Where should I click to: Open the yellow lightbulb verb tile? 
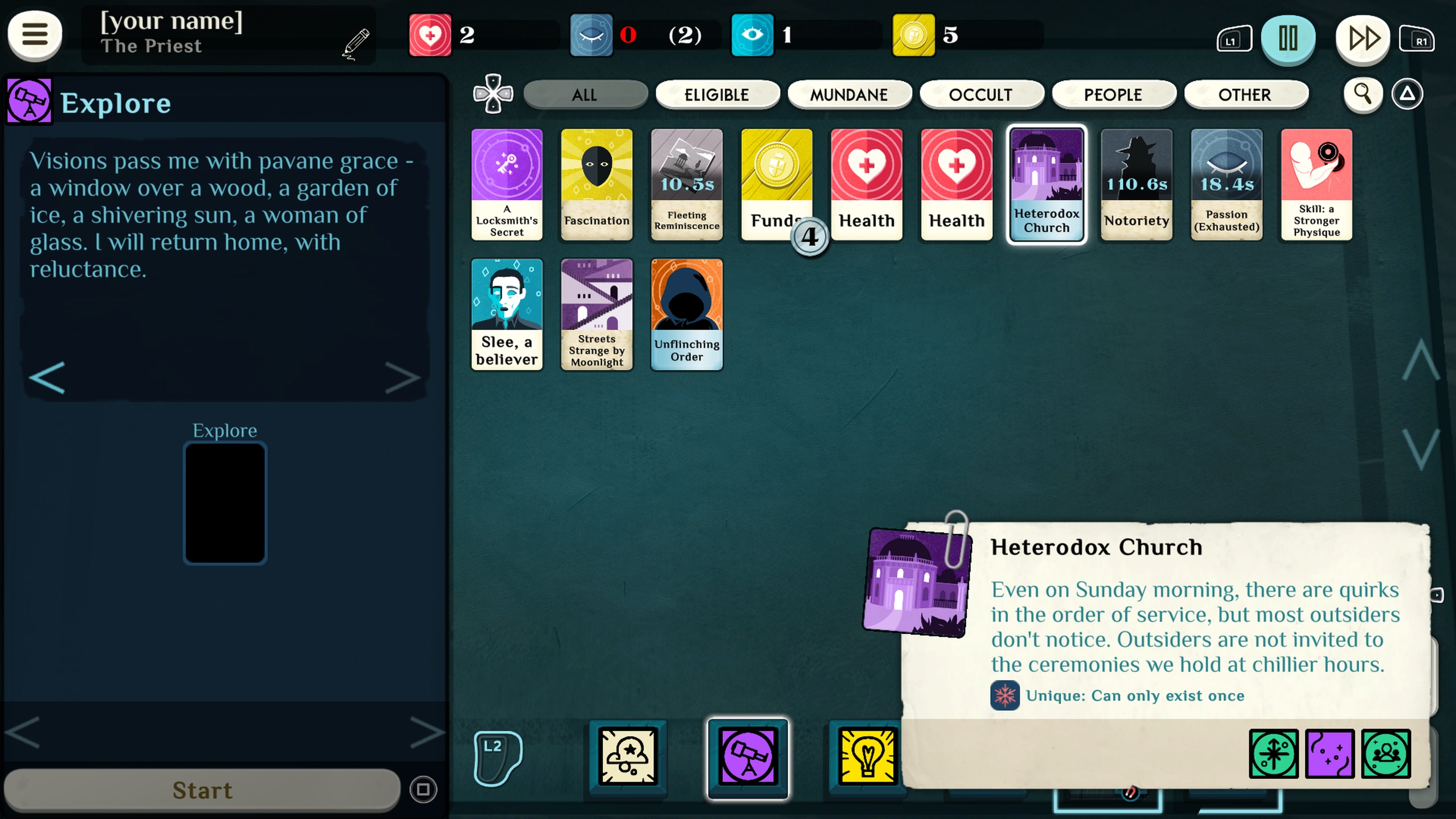click(x=866, y=756)
